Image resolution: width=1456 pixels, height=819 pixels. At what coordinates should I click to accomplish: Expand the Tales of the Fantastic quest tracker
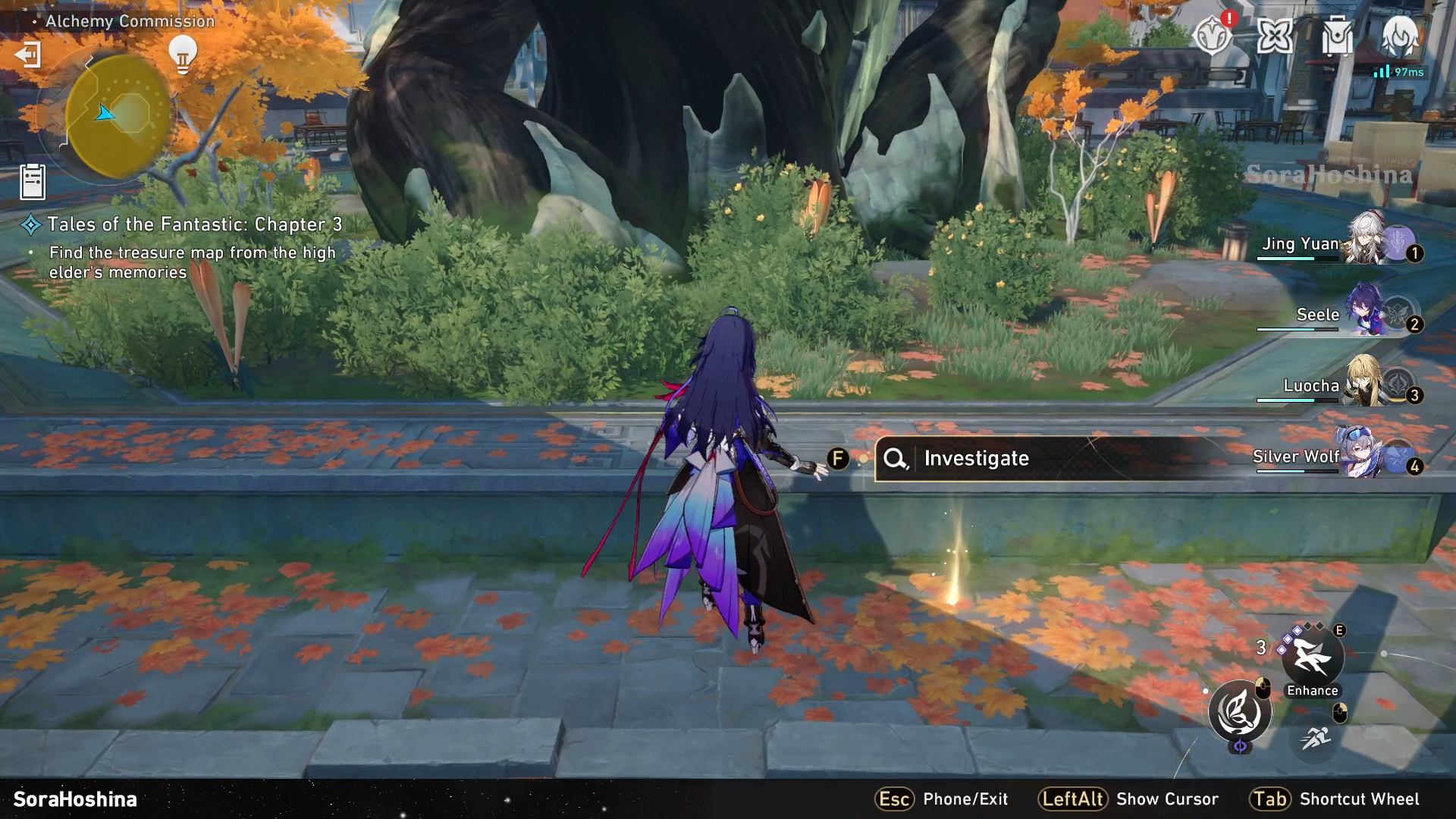coord(194,224)
